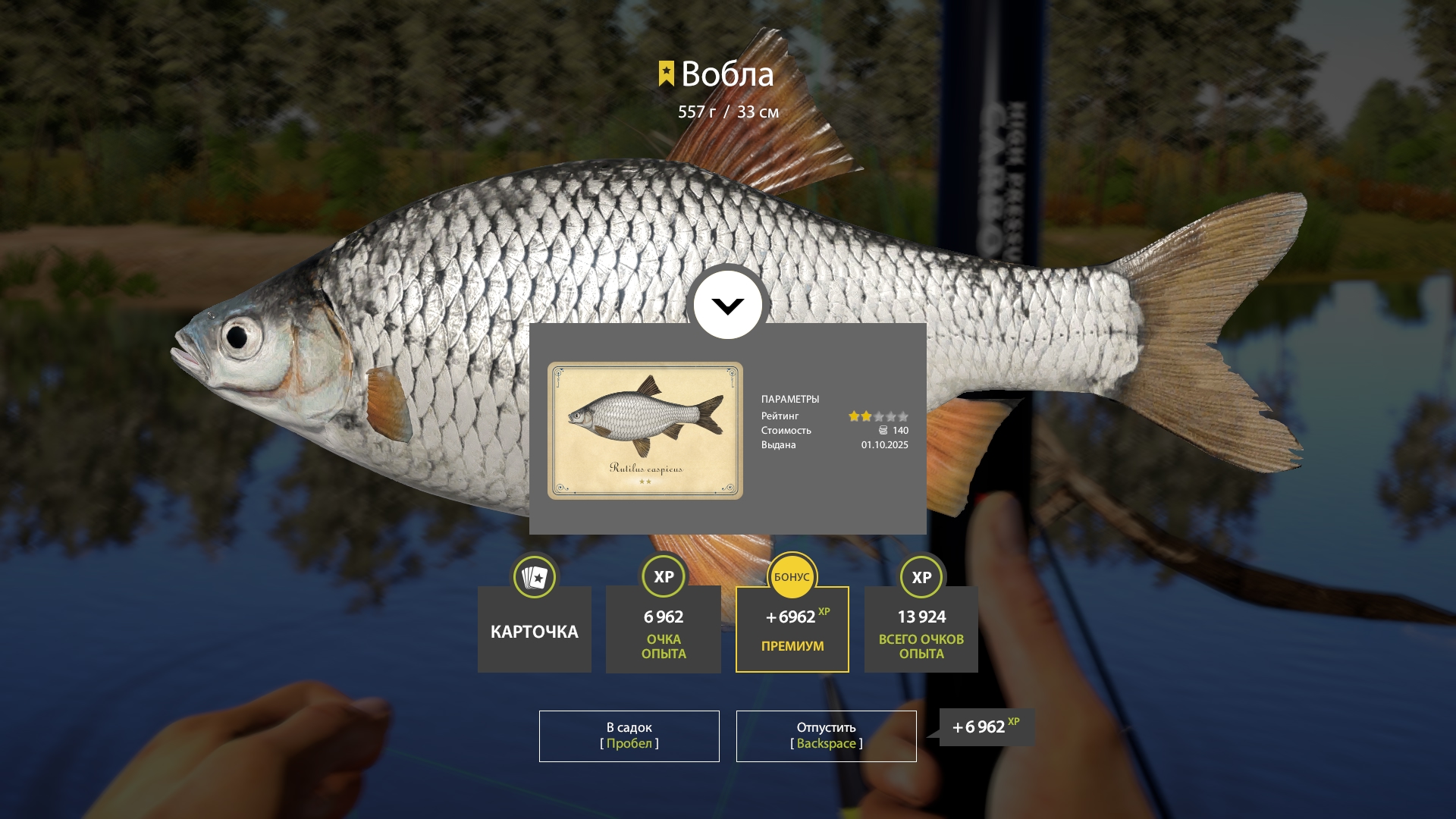Select the Карточка reward tile
This screenshot has height=819, width=1456.
(535, 629)
